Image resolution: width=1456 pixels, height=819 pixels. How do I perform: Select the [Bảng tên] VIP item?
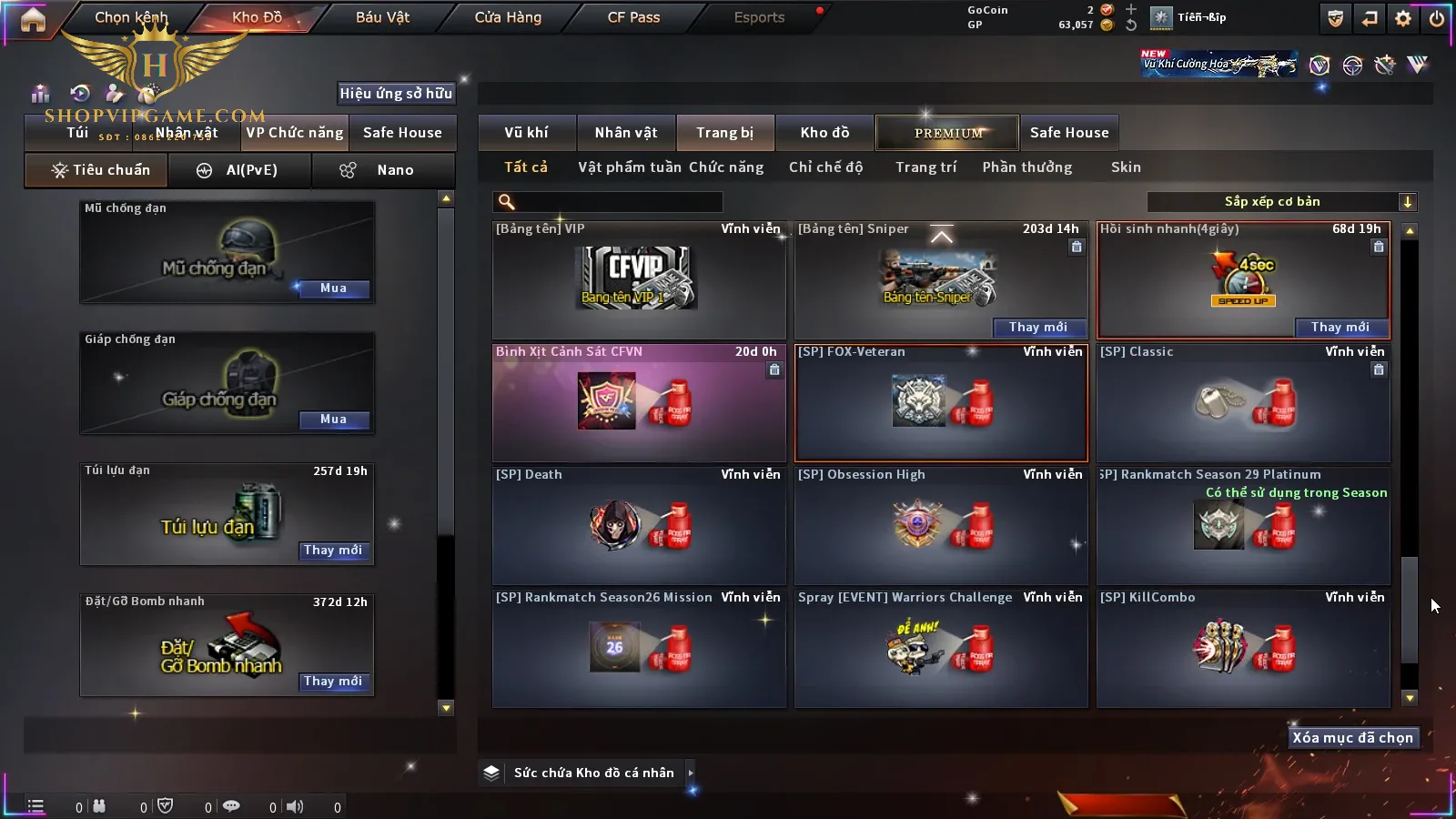pyautogui.click(x=639, y=280)
